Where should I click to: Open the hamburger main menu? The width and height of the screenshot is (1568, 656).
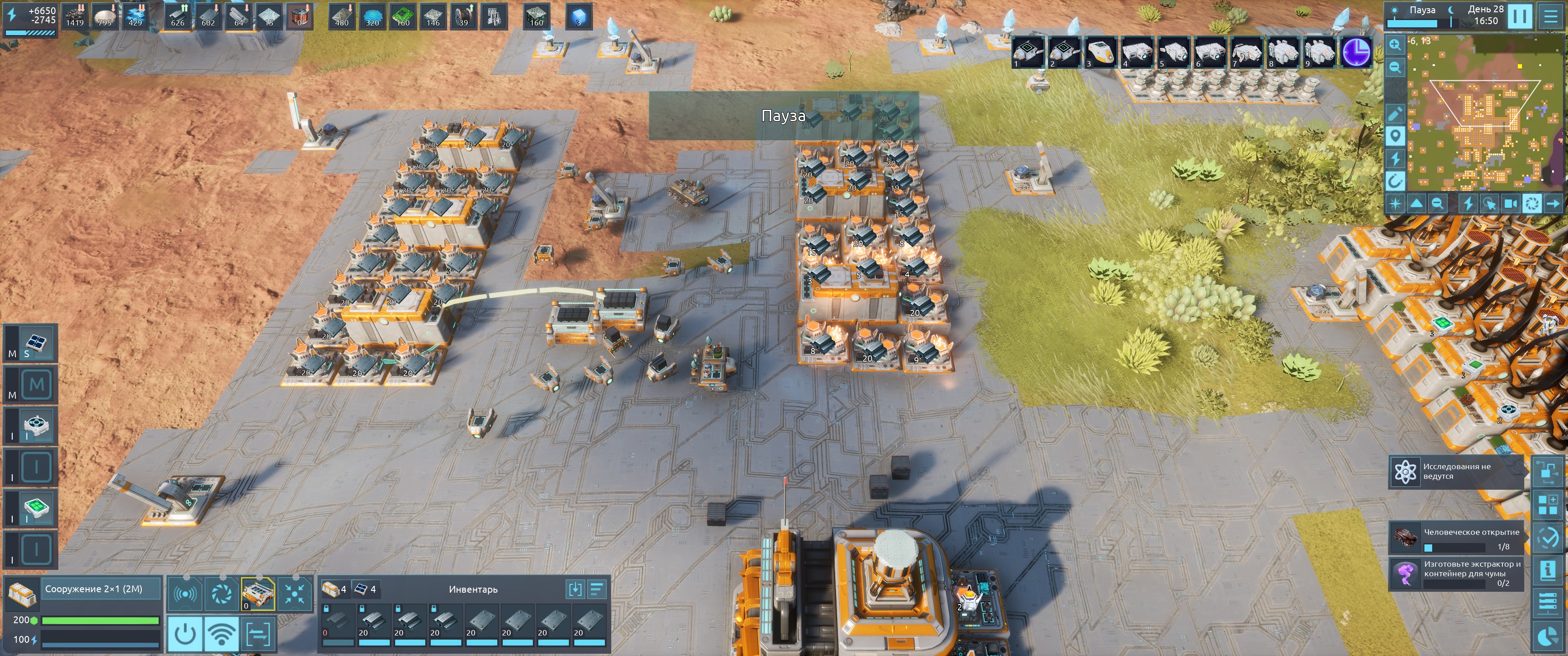tap(1550, 16)
